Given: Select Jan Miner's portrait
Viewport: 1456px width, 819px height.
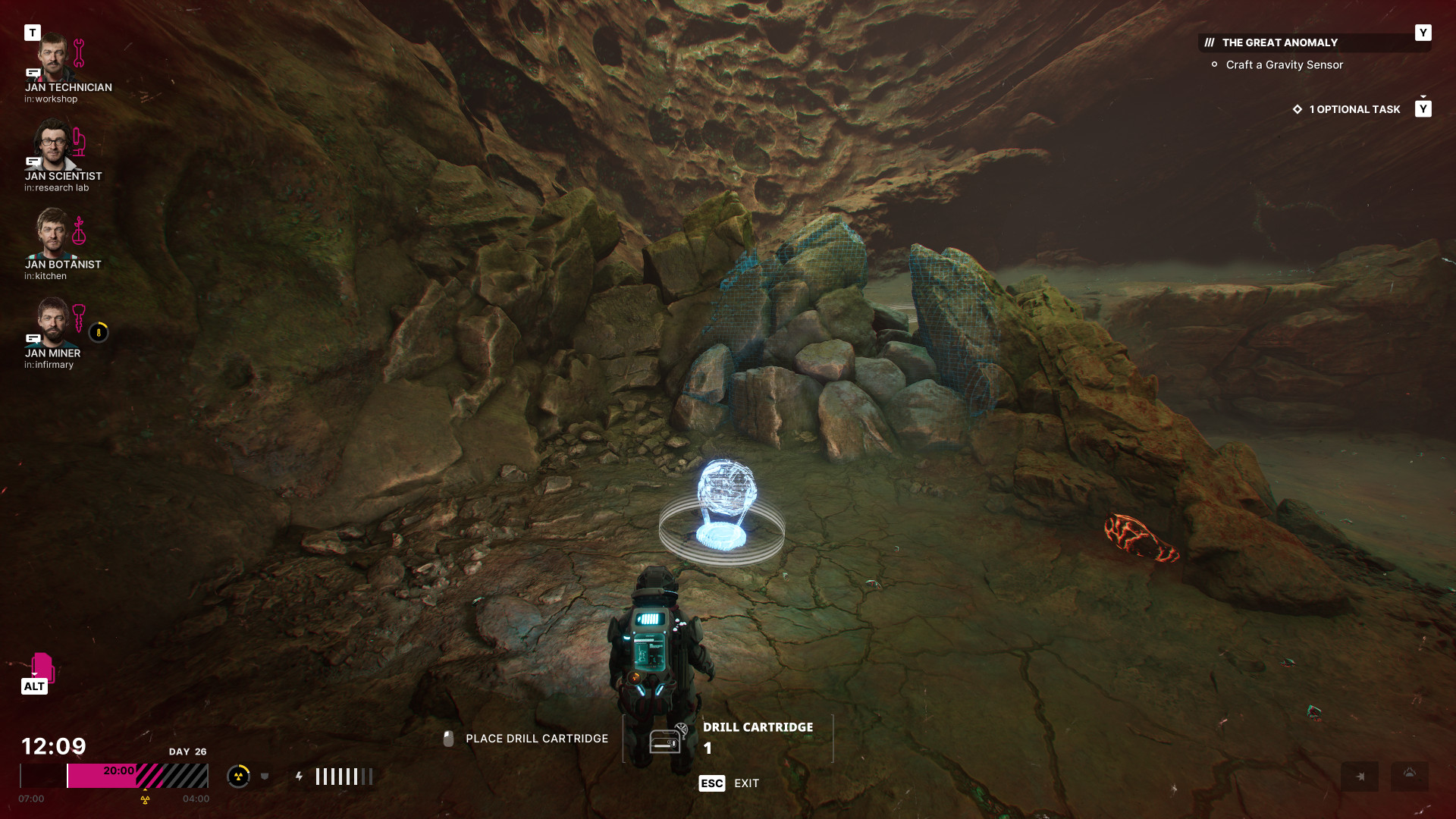Looking at the screenshot, I should click(52, 322).
